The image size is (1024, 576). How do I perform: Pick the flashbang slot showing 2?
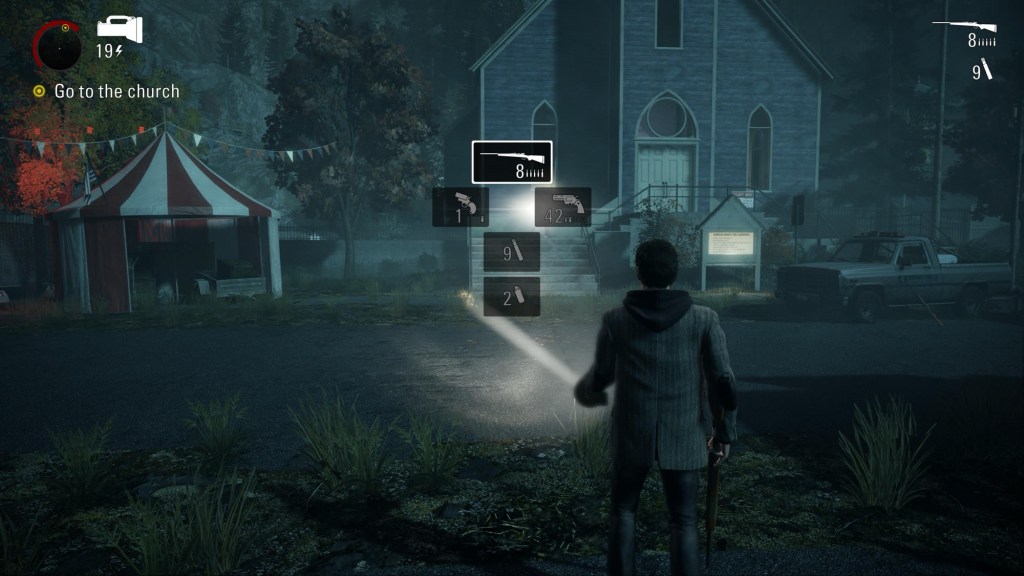click(512, 297)
